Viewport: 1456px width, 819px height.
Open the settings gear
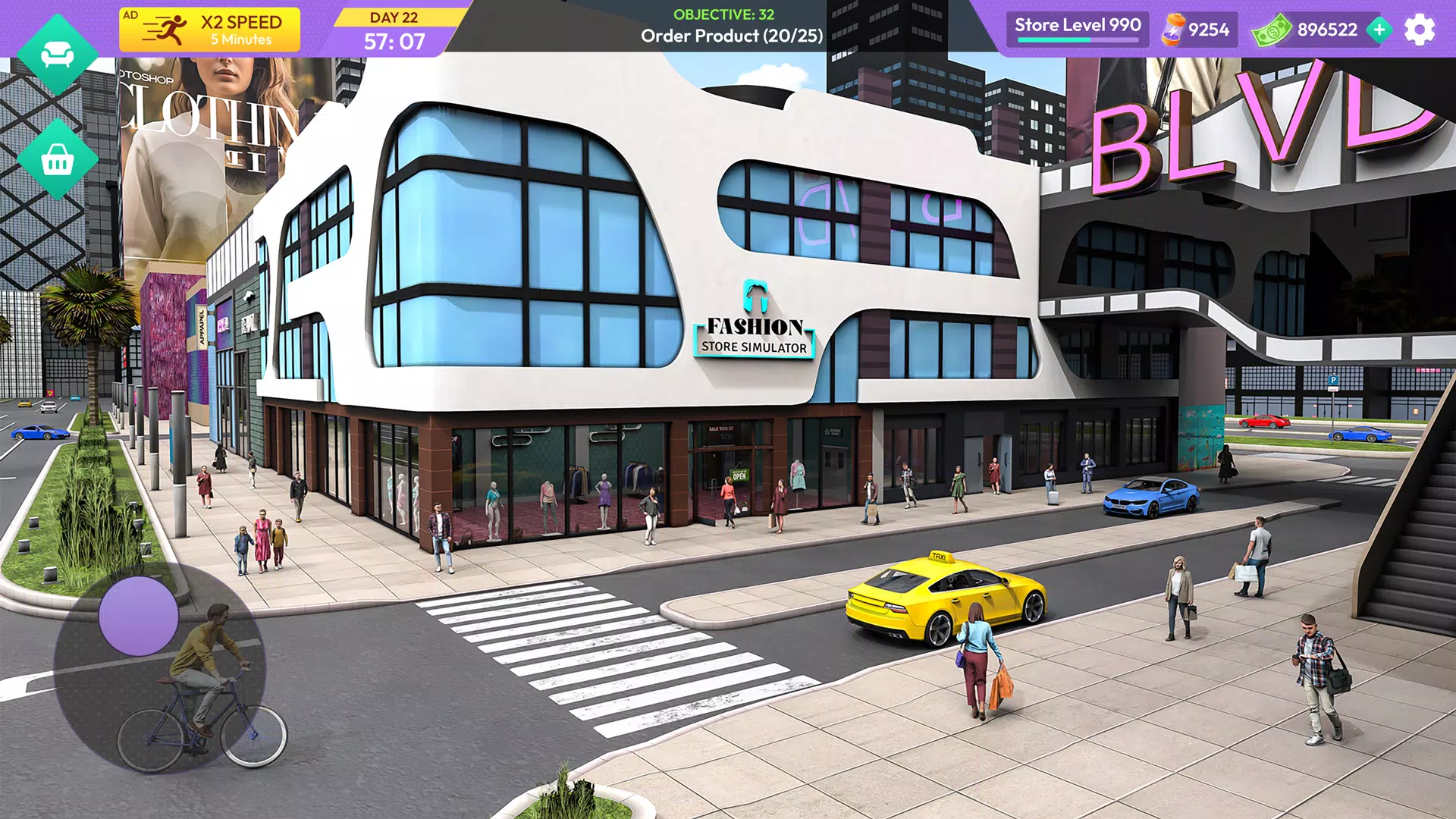pos(1421,30)
